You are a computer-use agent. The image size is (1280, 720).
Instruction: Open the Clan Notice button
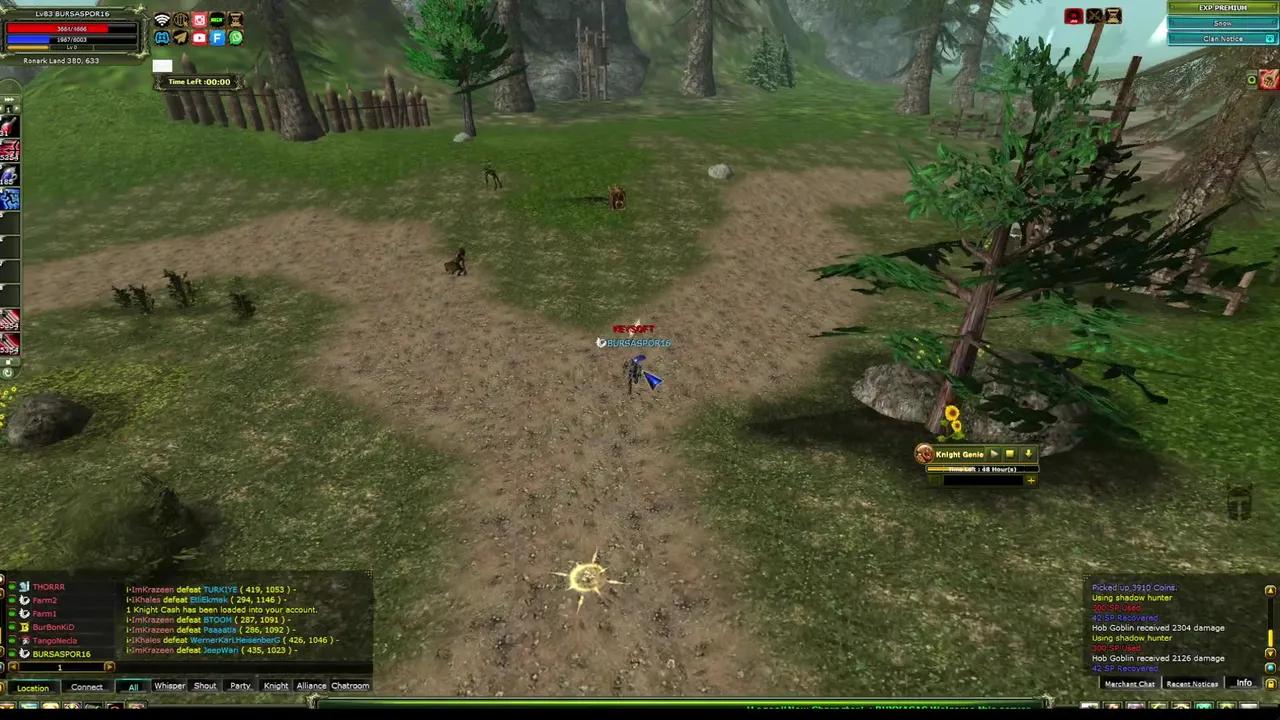(1222, 38)
